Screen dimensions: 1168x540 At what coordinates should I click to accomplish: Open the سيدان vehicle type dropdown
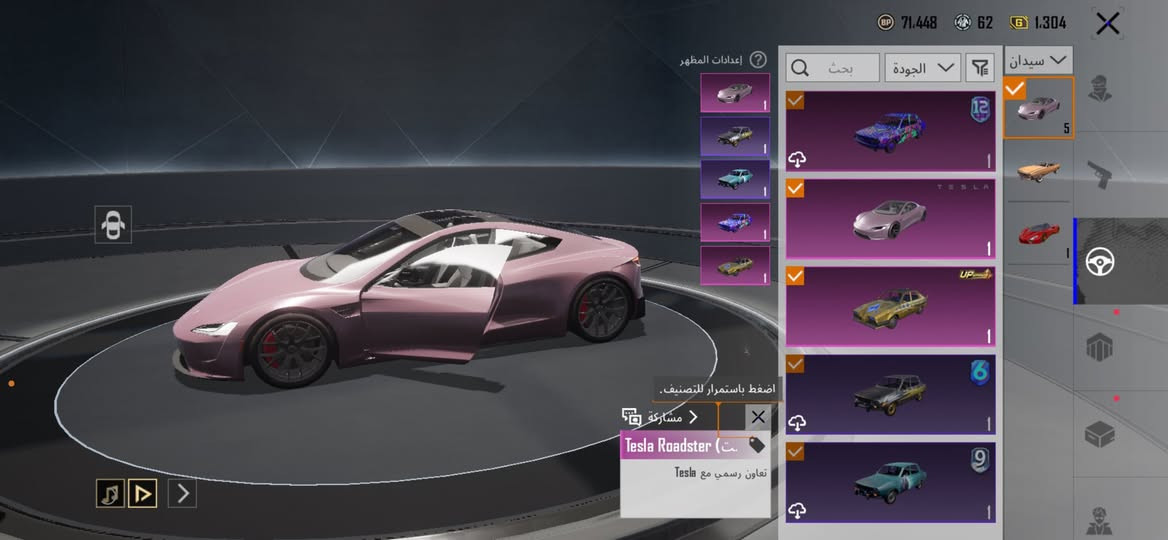pos(1039,60)
